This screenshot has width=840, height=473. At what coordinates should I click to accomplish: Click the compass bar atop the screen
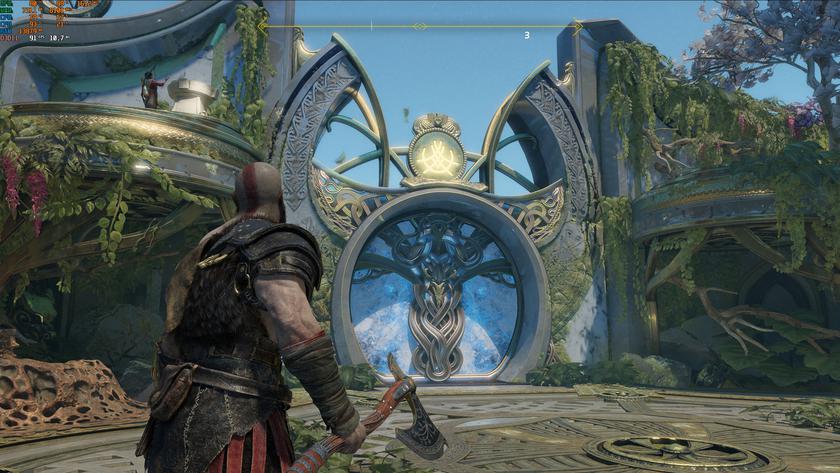[420, 27]
